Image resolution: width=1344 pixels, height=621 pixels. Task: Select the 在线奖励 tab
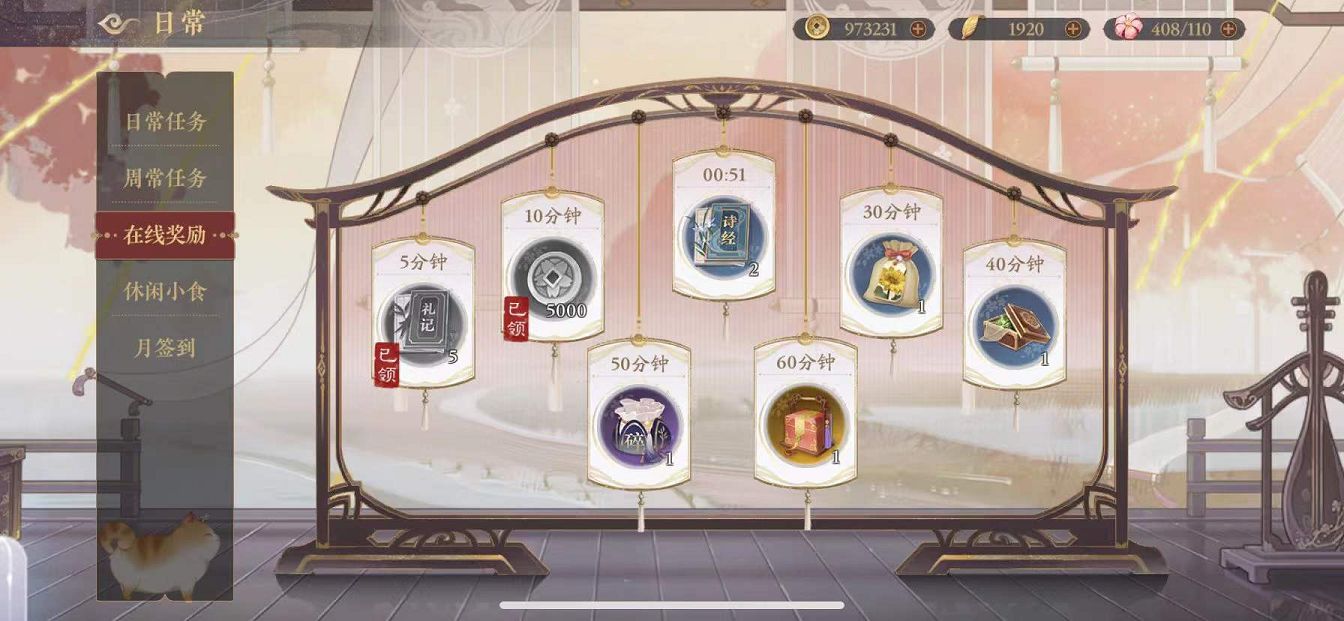[x=165, y=236]
